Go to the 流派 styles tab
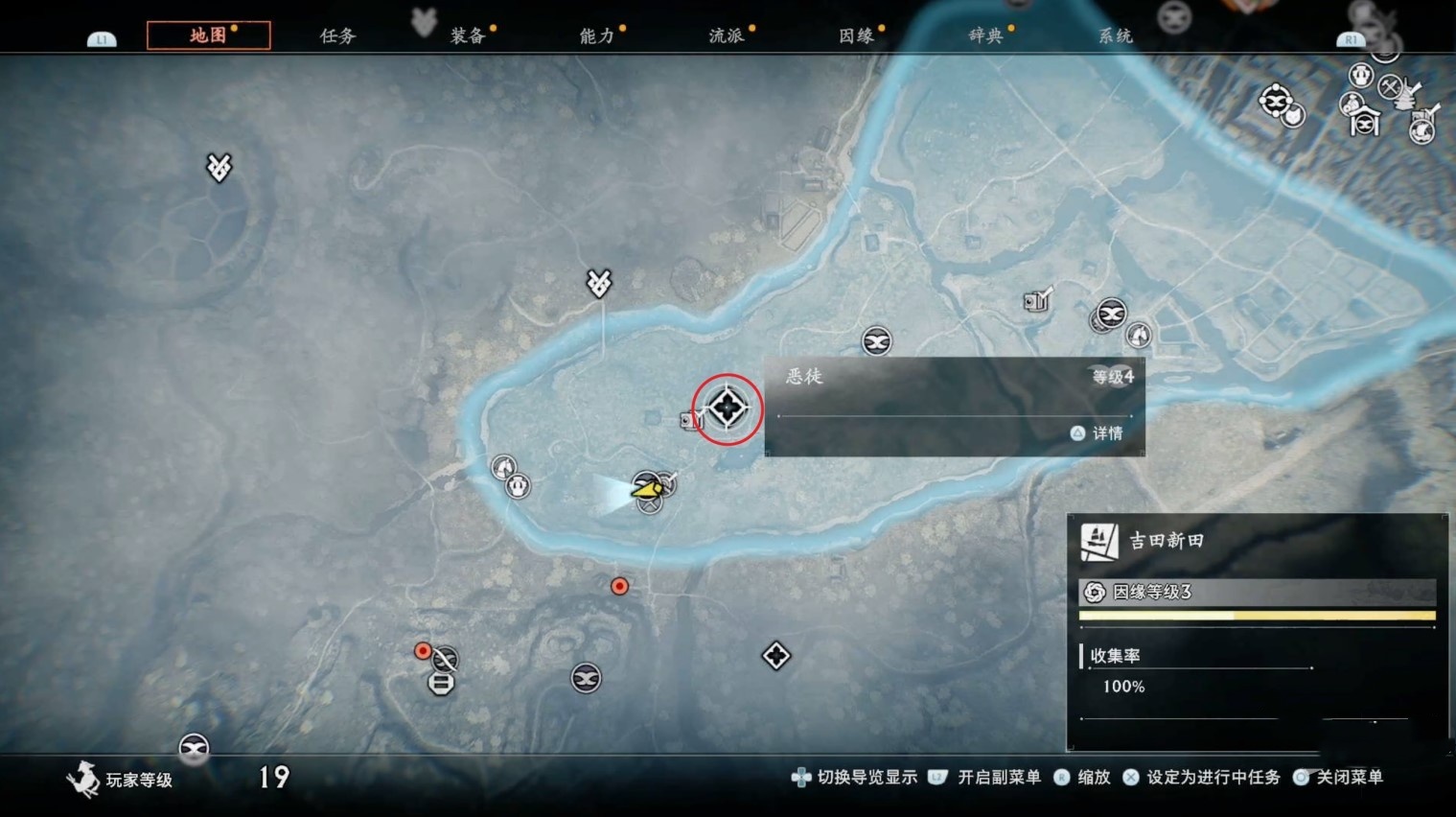 tap(726, 35)
